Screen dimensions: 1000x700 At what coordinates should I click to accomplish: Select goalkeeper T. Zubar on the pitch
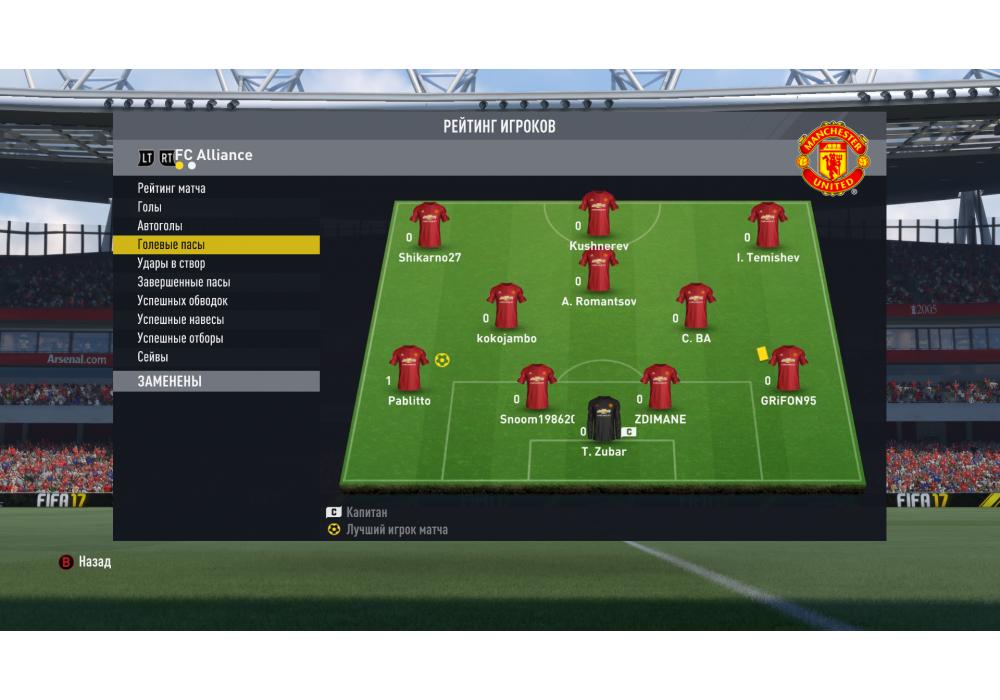[603, 420]
